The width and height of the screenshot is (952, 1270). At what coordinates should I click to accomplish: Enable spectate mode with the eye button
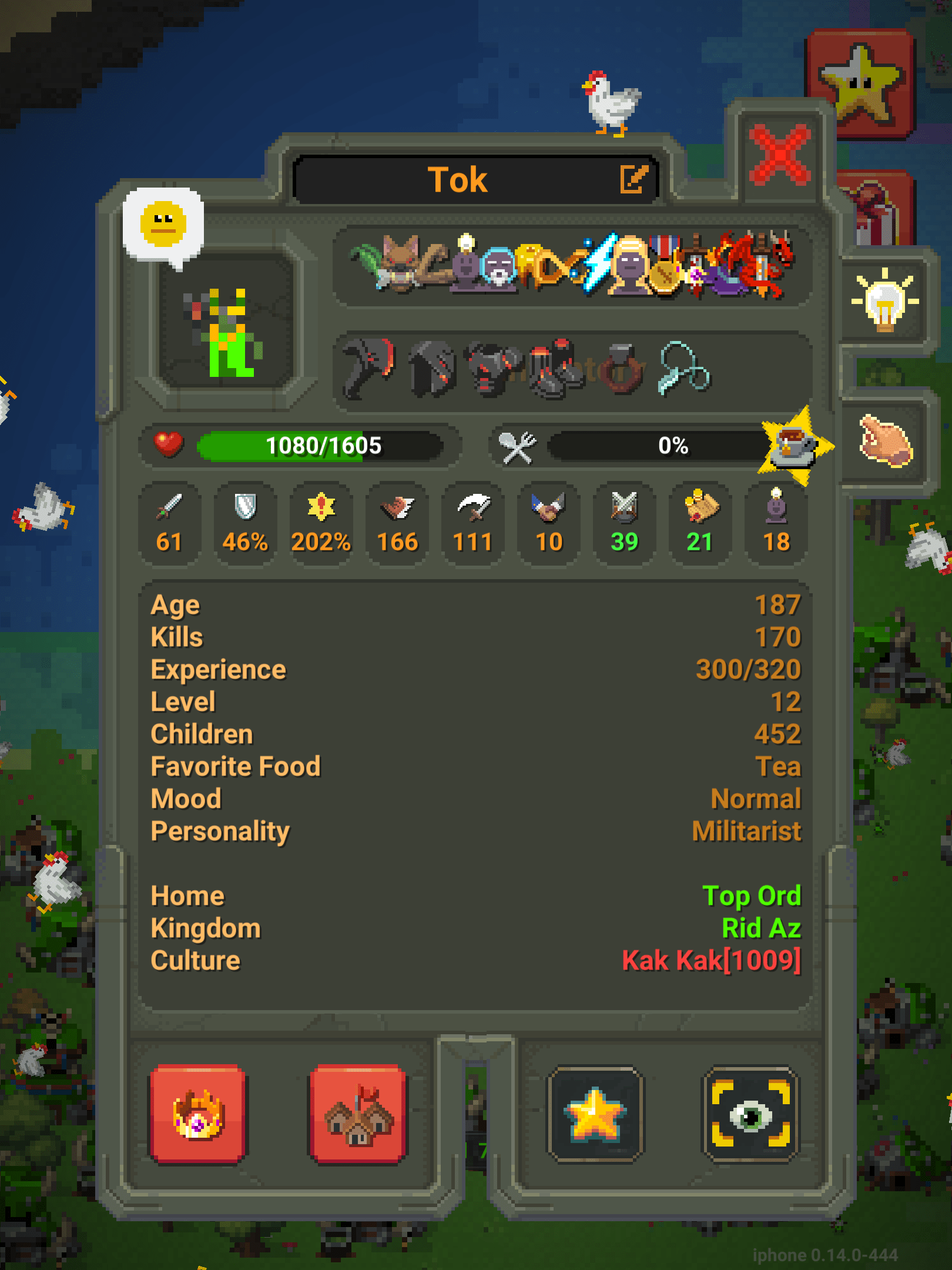pyautogui.click(x=750, y=1114)
